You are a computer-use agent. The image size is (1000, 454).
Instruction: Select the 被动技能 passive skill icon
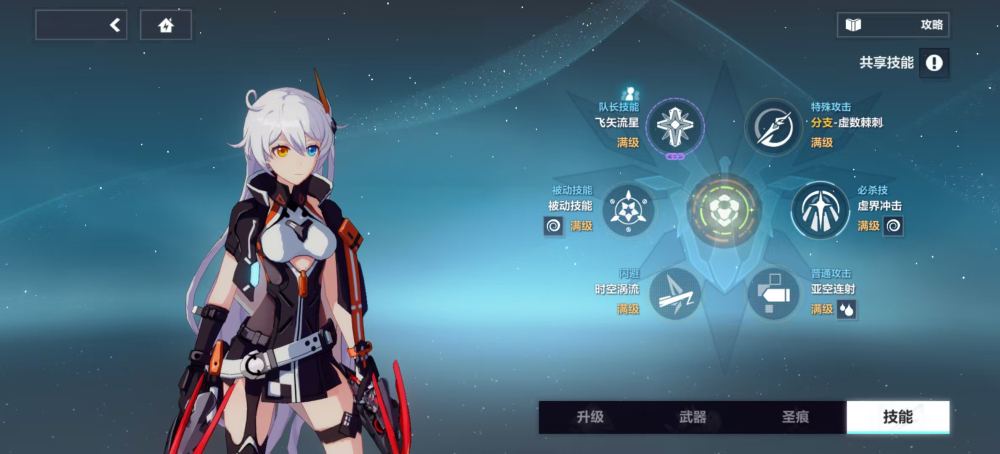628,210
